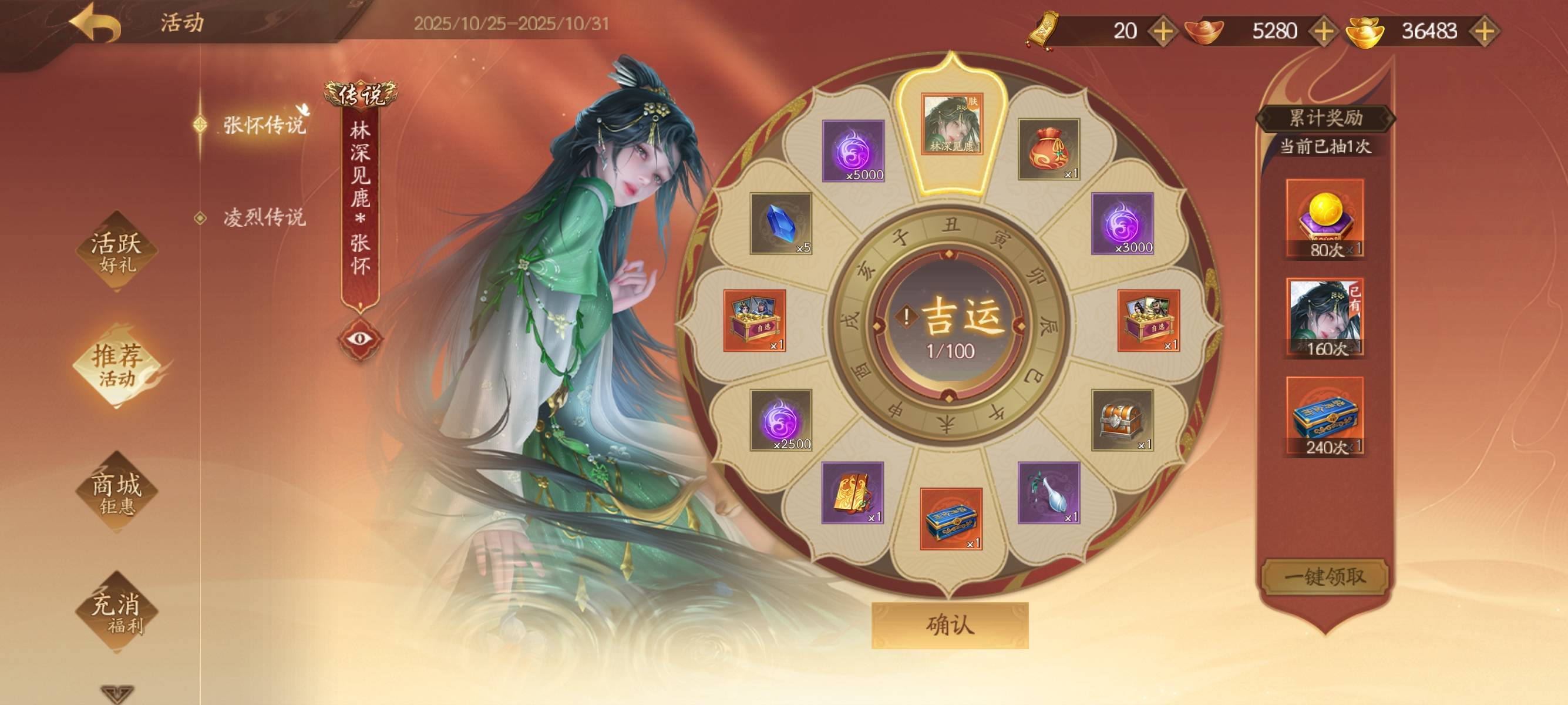This screenshot has height=705, width=1568.
Task: Confirm with the 确认 button
Action: [950, 625]
